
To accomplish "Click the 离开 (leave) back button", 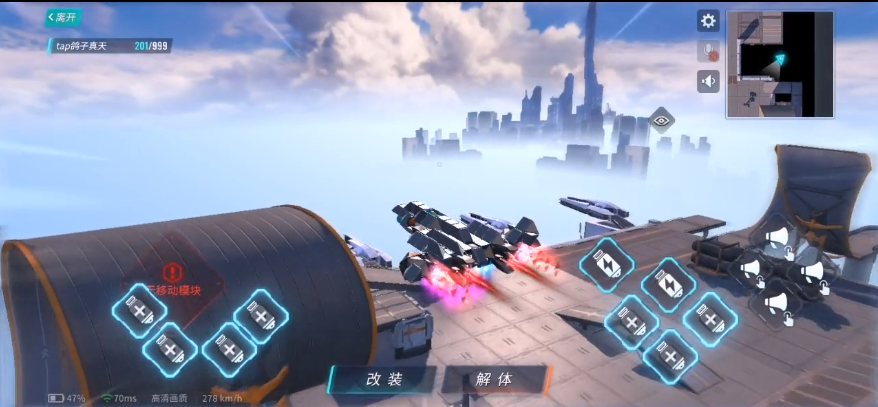I will (x=64, y=17).
